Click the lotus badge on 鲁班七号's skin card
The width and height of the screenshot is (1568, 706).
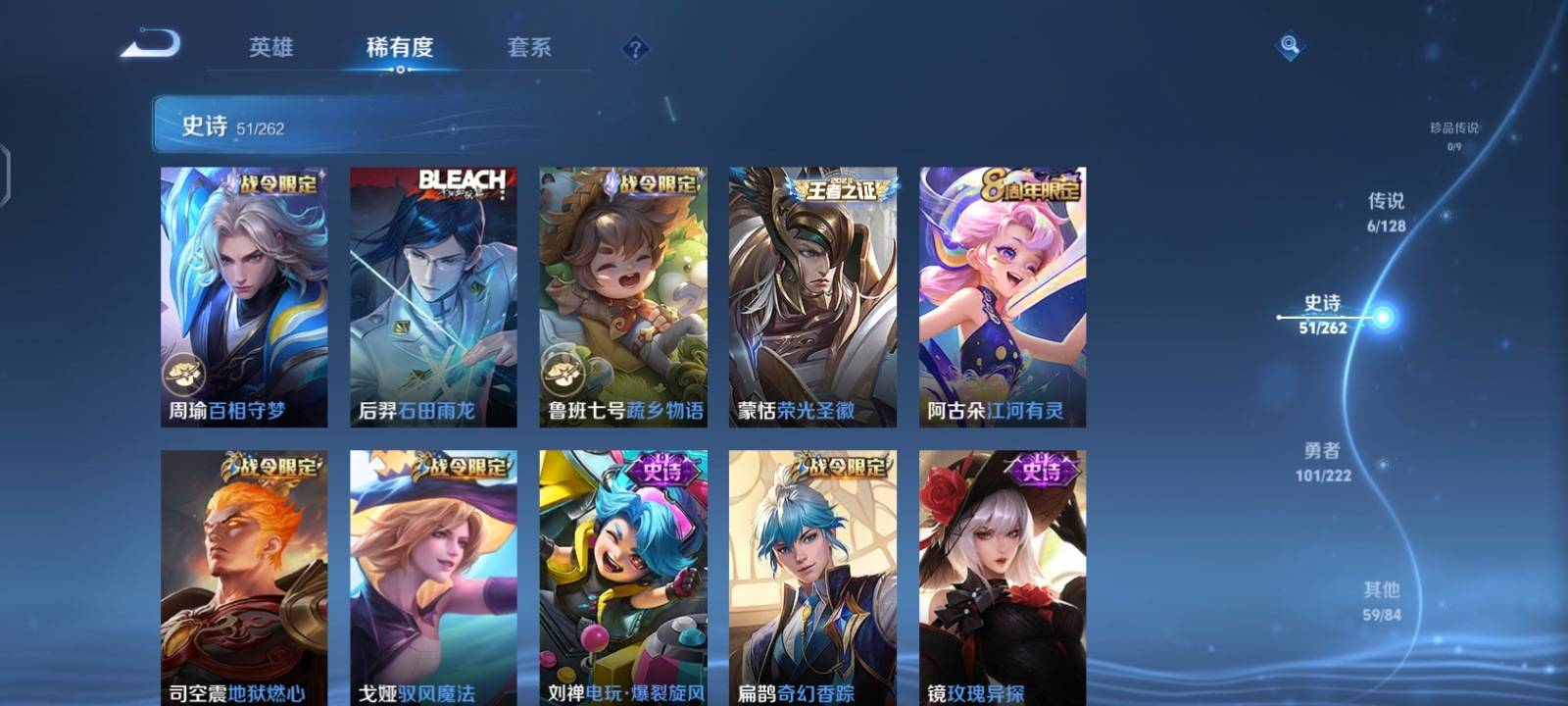(x=561, y=372)
